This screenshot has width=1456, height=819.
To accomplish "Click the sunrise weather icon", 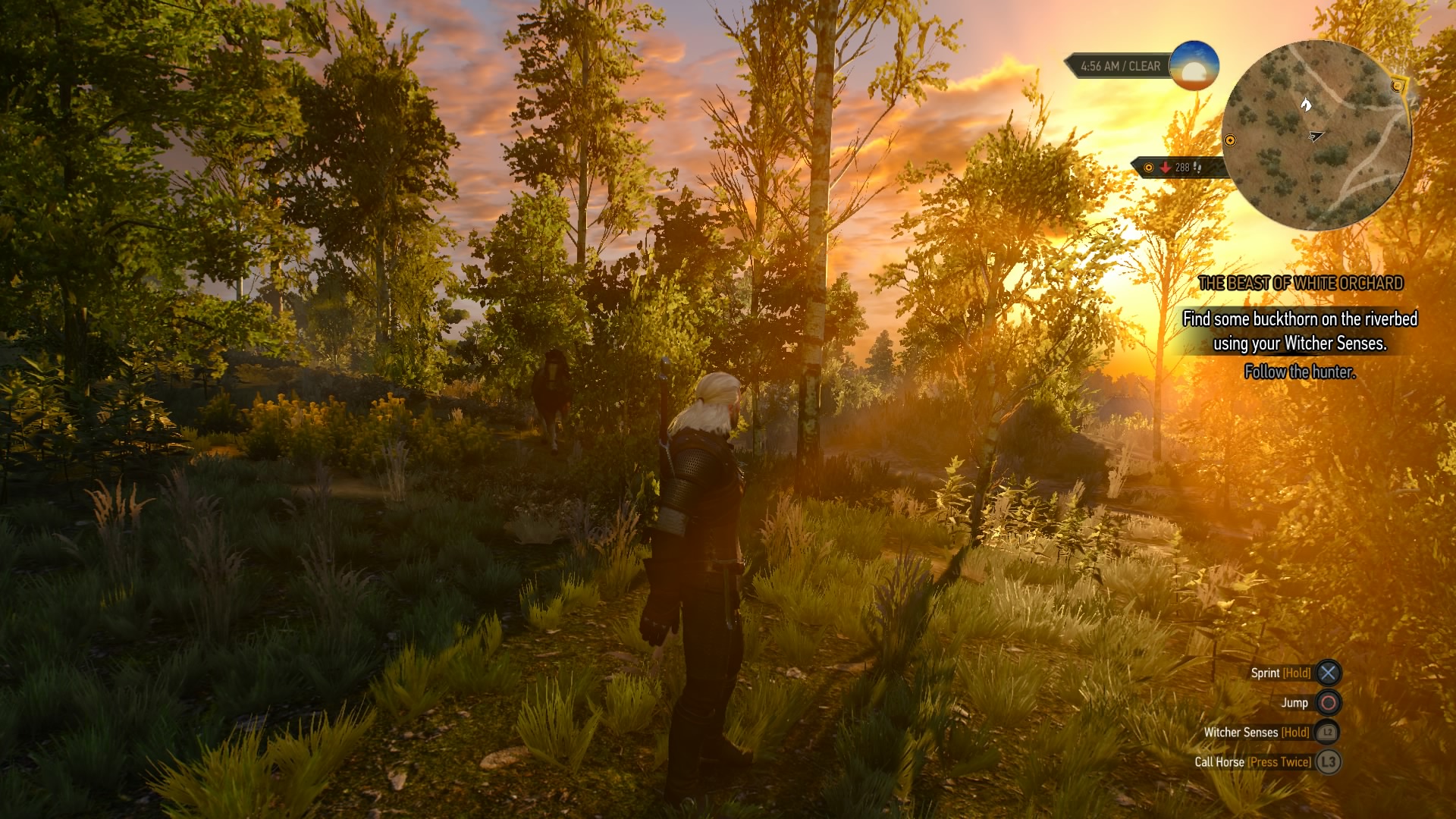I will click(x=1194, y=66).
